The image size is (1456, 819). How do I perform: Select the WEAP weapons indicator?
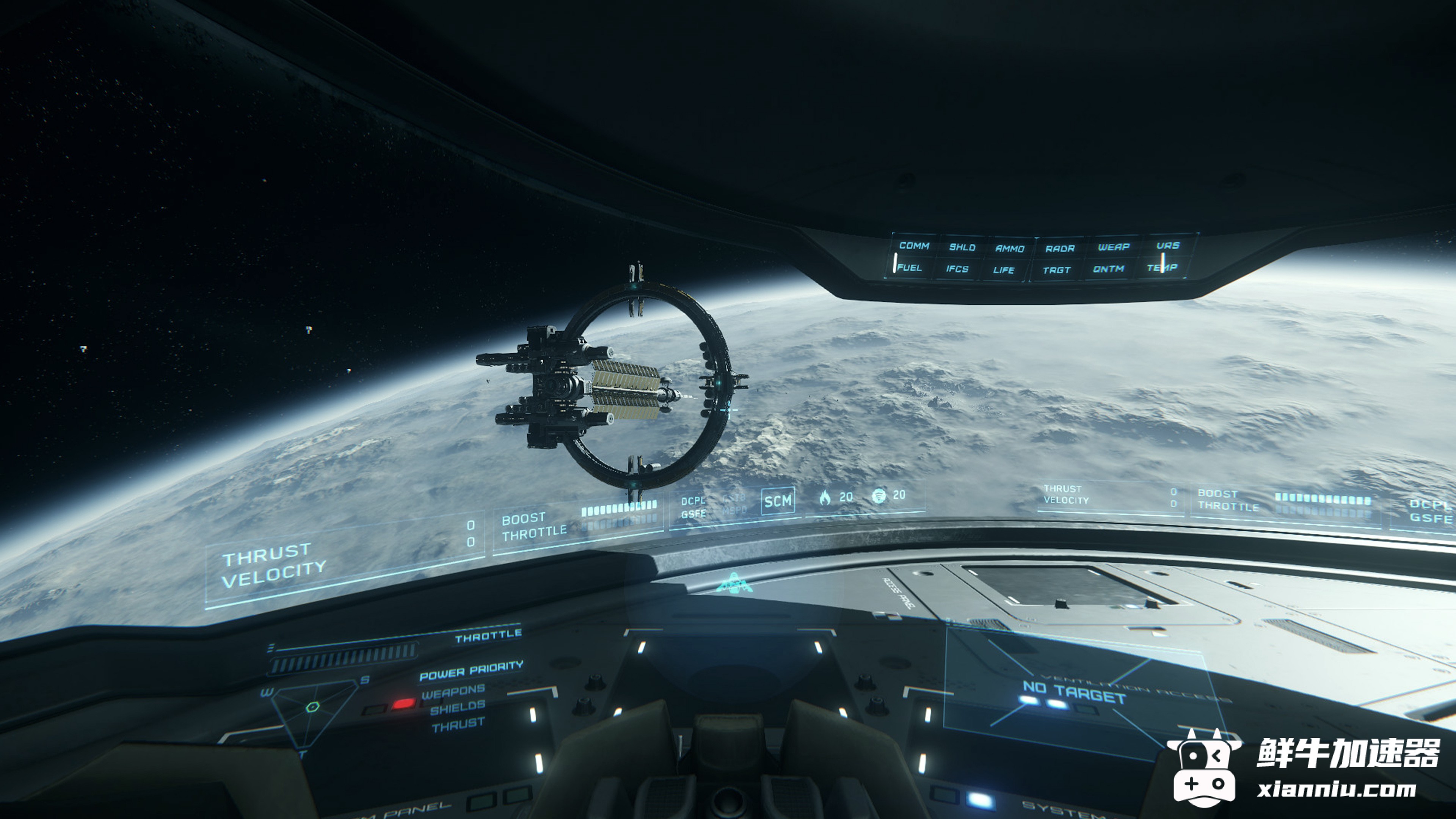coord(1114,247)
